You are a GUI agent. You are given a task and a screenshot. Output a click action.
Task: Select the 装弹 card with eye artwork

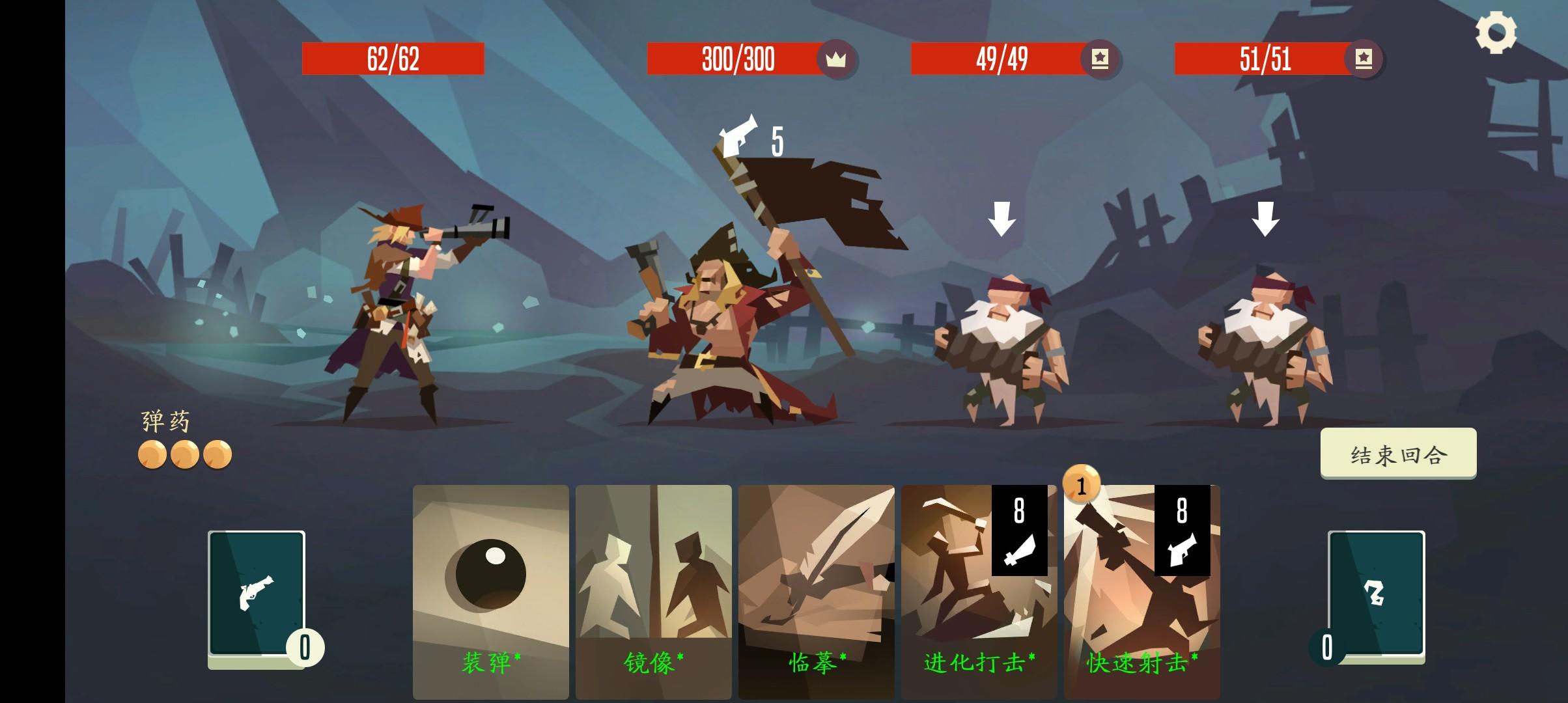click(491, 586)
